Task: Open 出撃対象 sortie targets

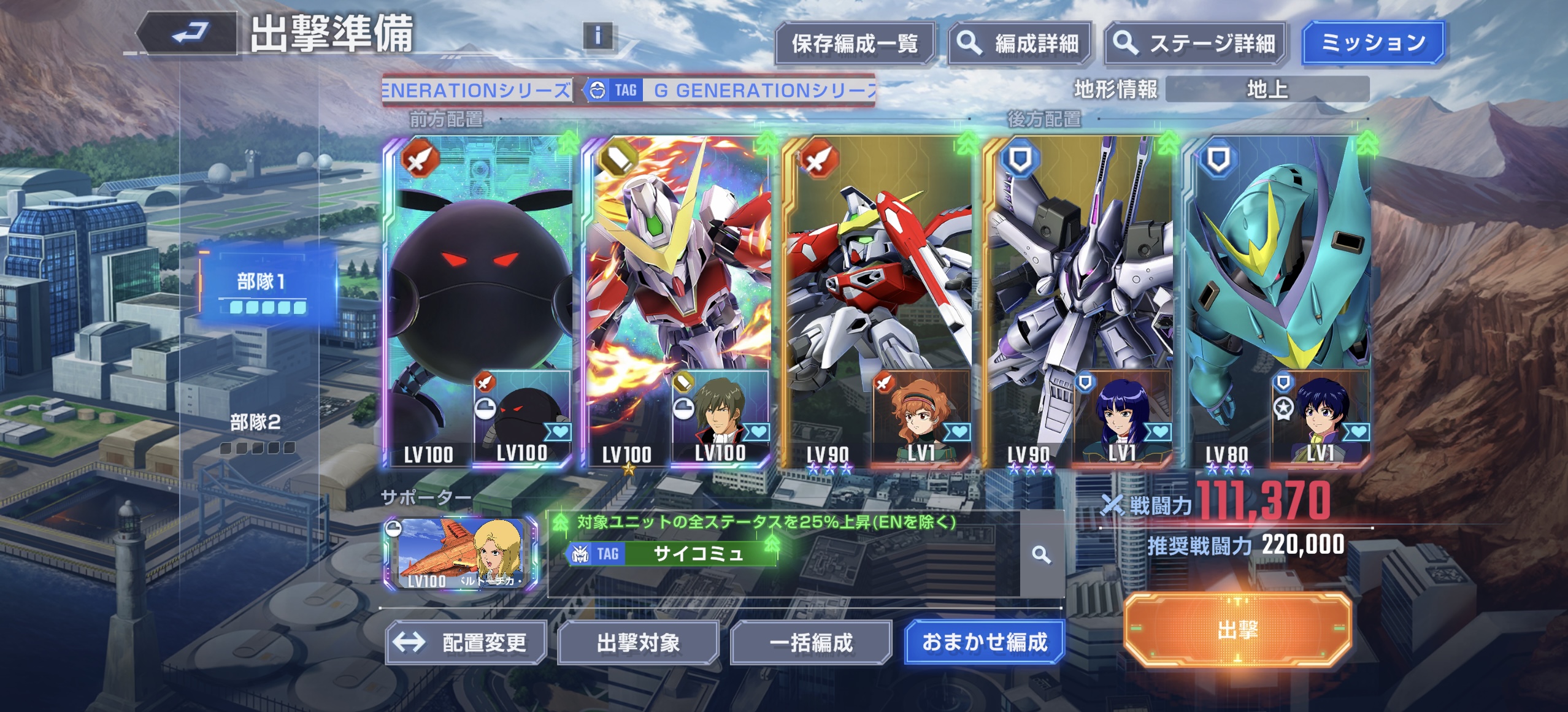Action: coord(638,643)
